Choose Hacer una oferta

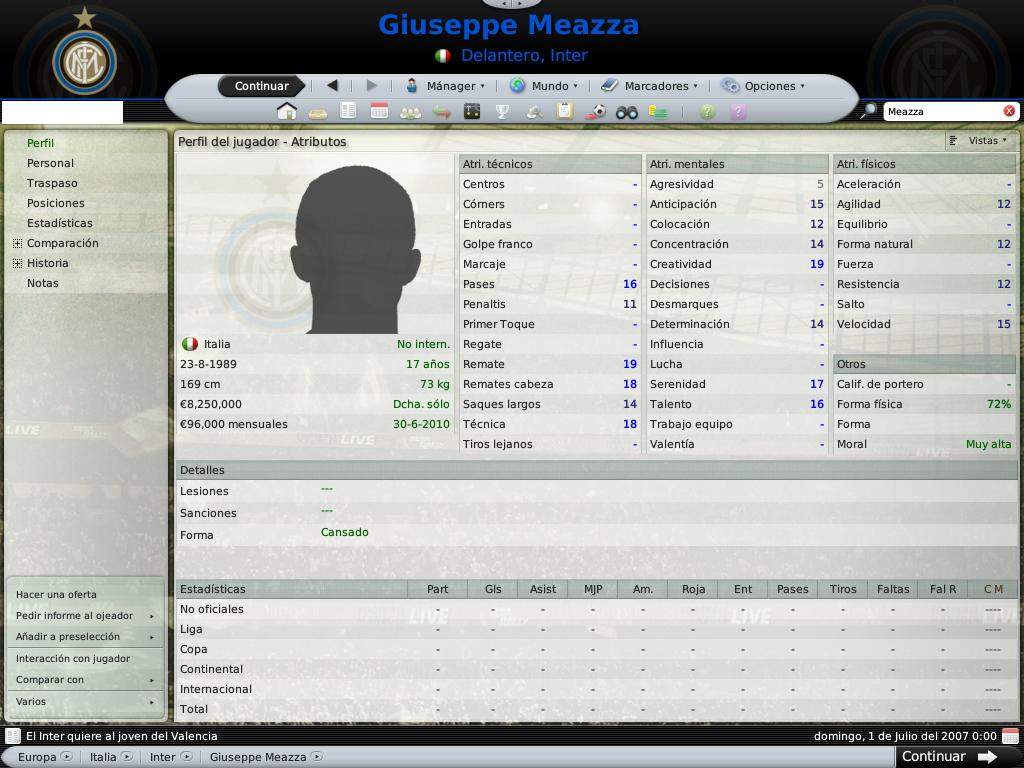[56, 595]
